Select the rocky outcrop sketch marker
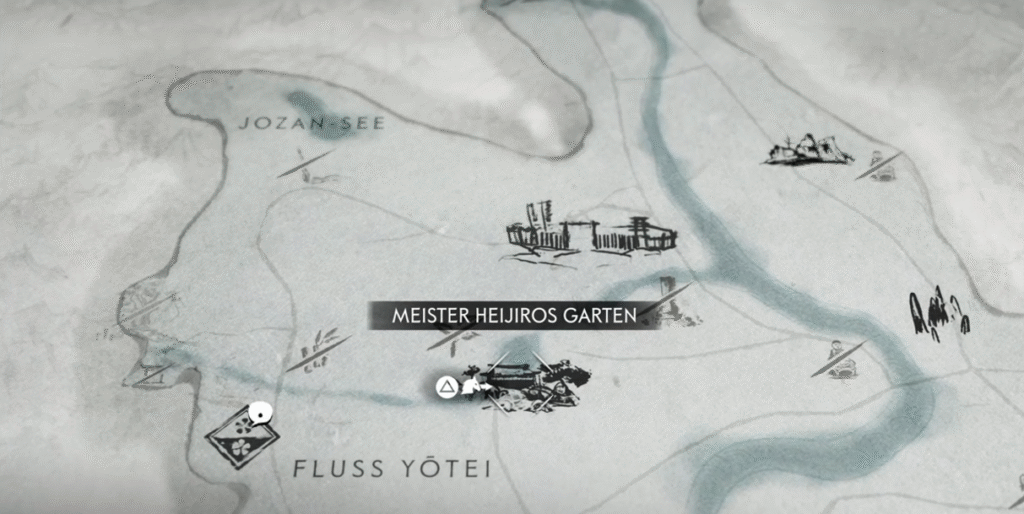This screenshot has width=1024, height=514. tap(808, 150)
